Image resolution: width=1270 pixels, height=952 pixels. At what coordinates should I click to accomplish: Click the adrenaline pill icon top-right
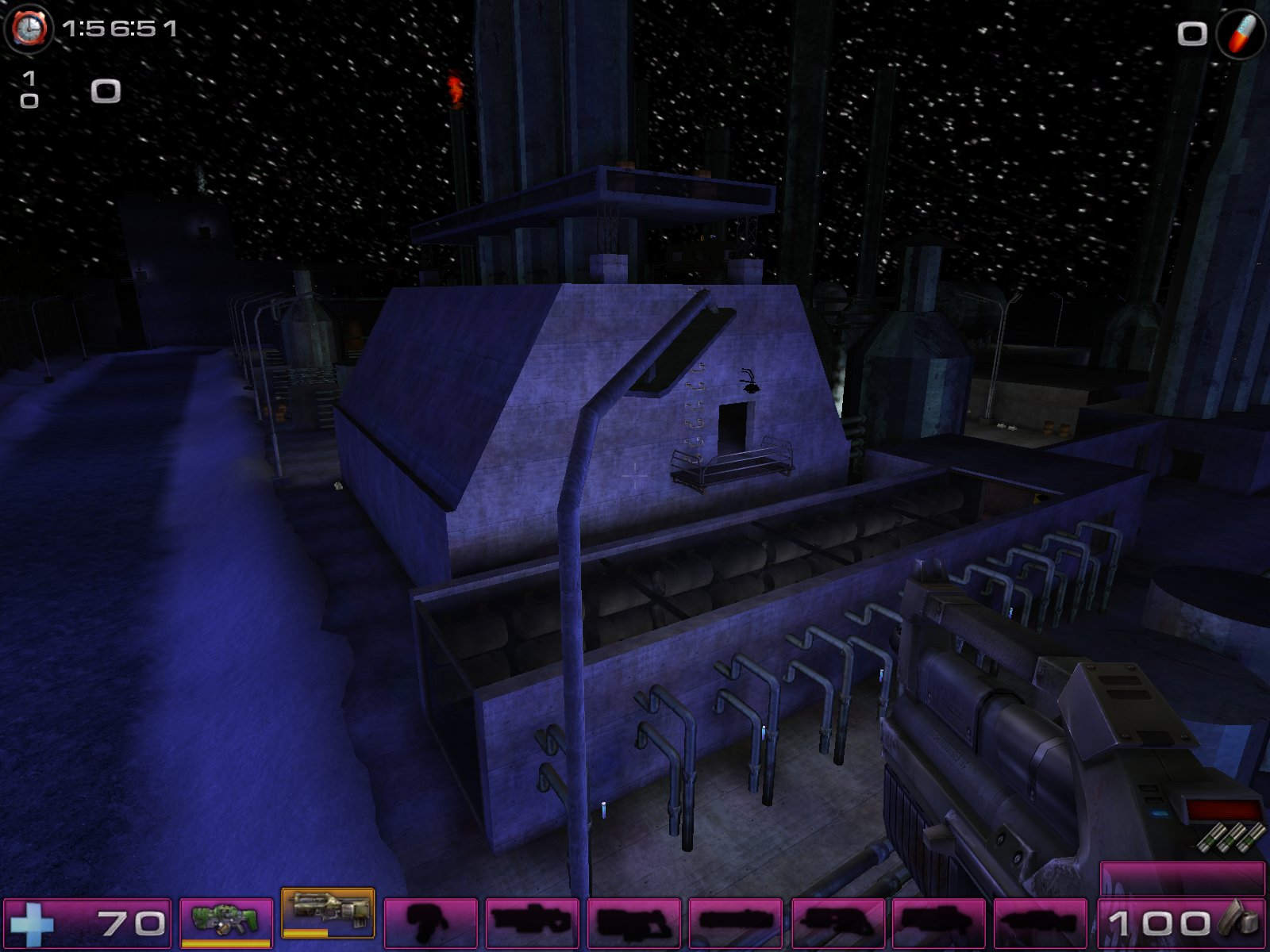(x=1240, y=32)
